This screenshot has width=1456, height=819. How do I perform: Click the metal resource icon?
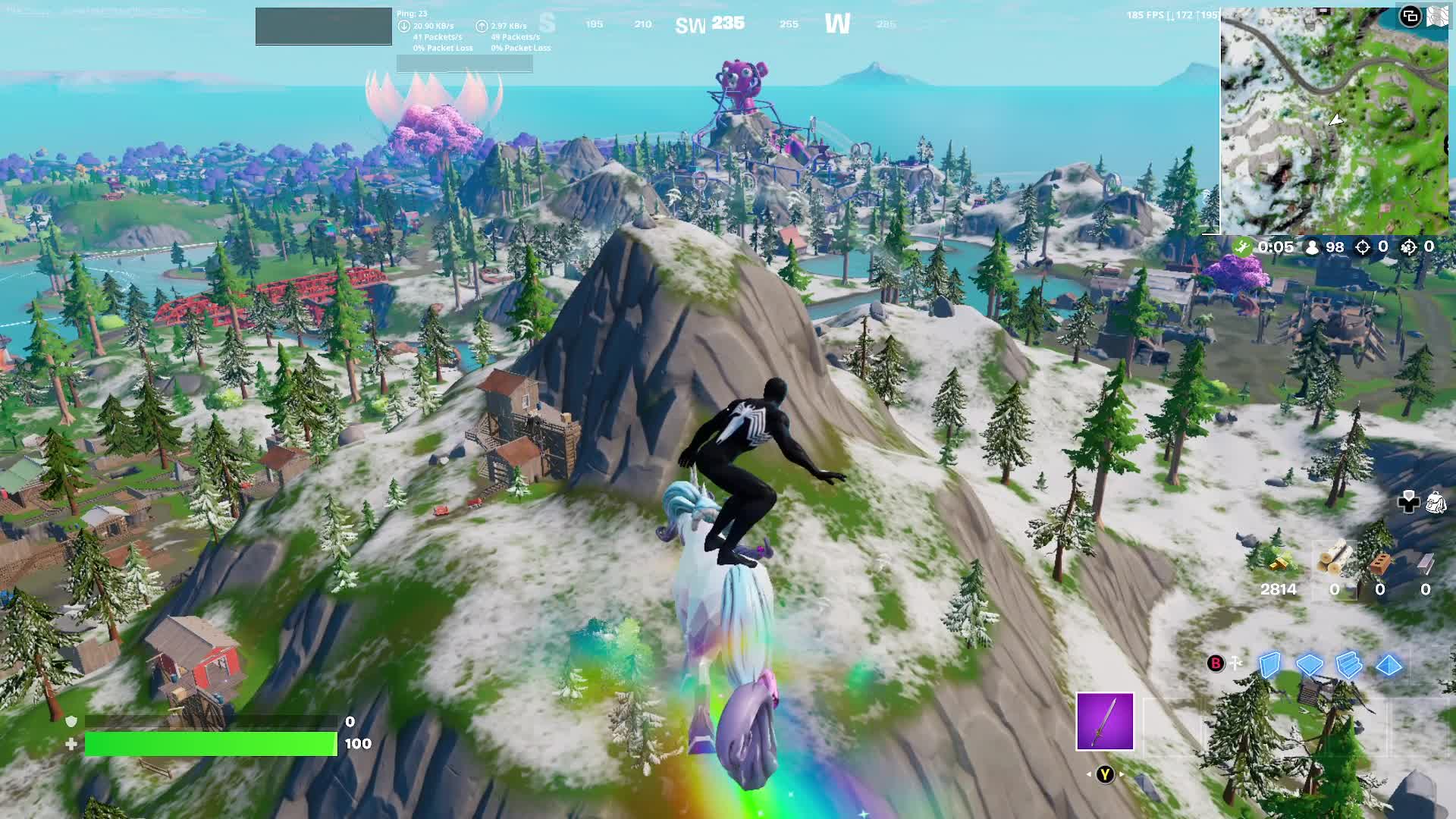1426,563
